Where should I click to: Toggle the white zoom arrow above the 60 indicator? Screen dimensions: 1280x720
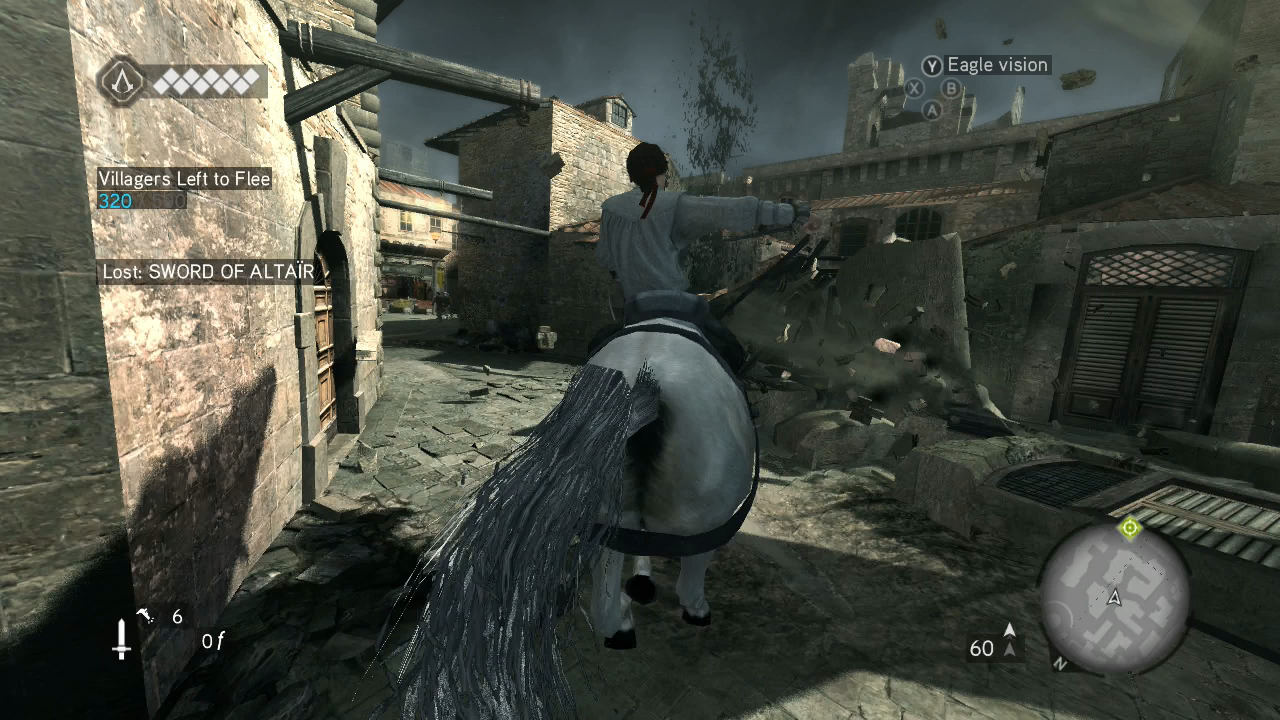(1010, 629)
